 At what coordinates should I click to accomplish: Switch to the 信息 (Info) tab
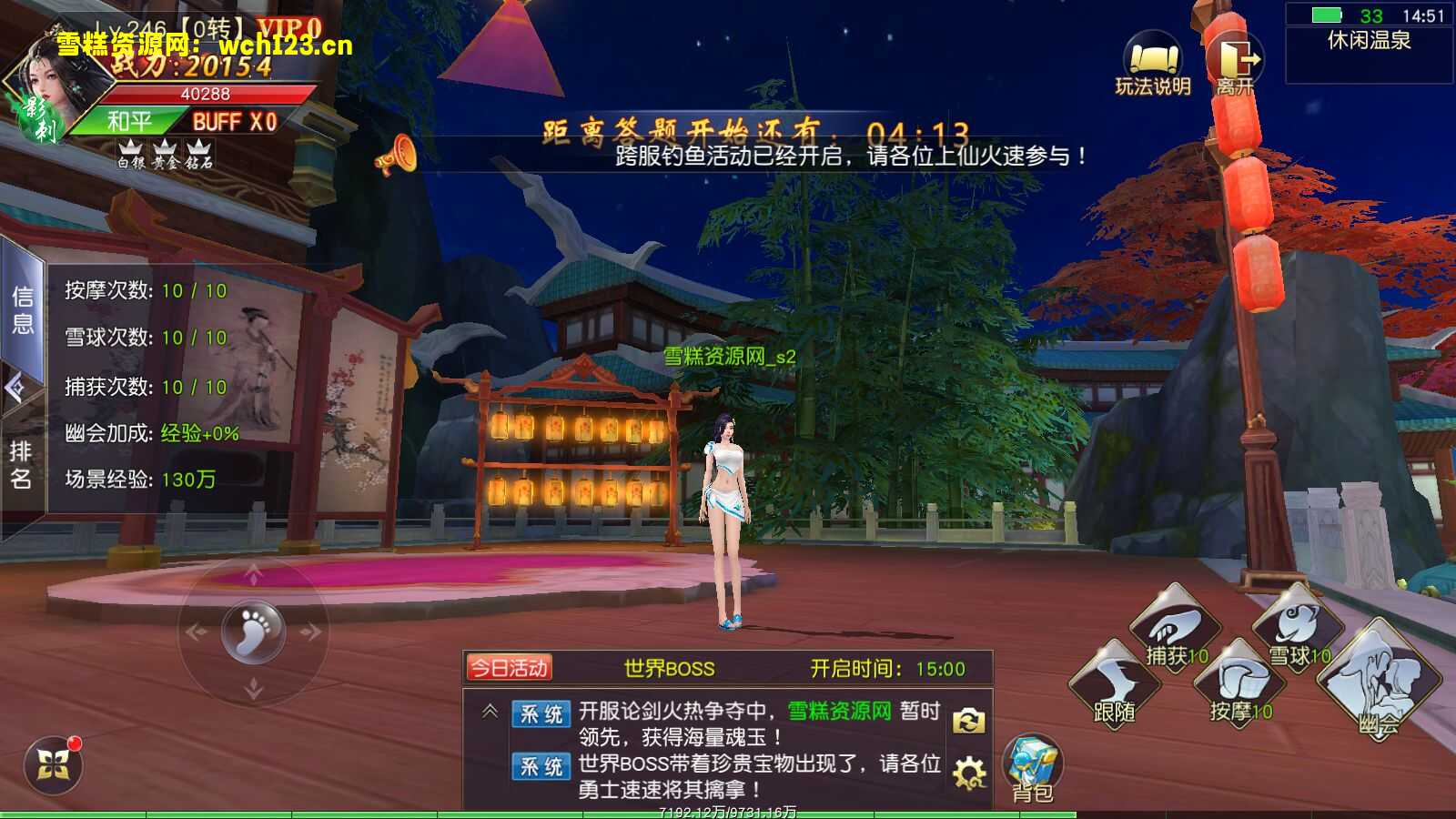25,309
